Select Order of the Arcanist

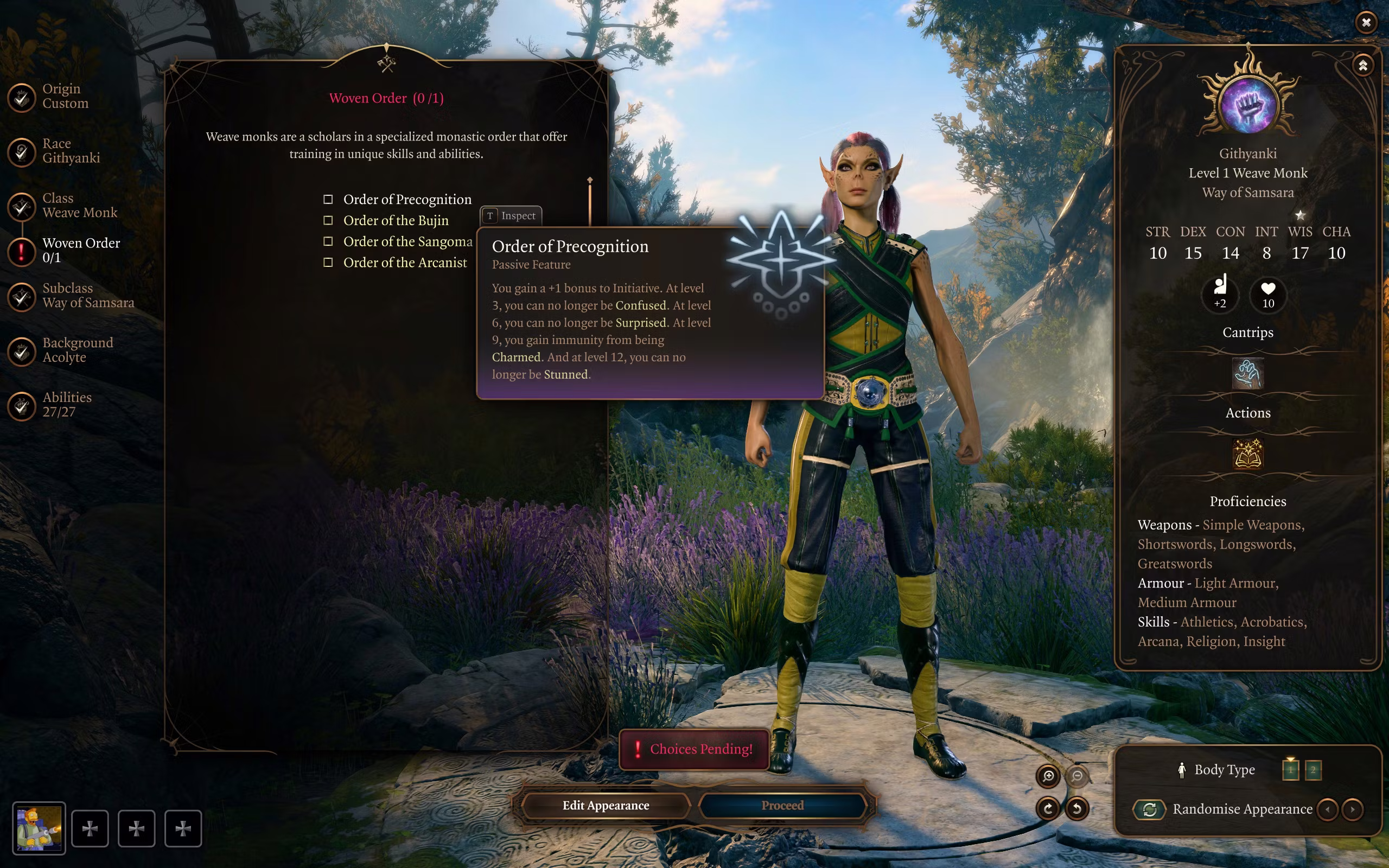click(x=328, y=263)
